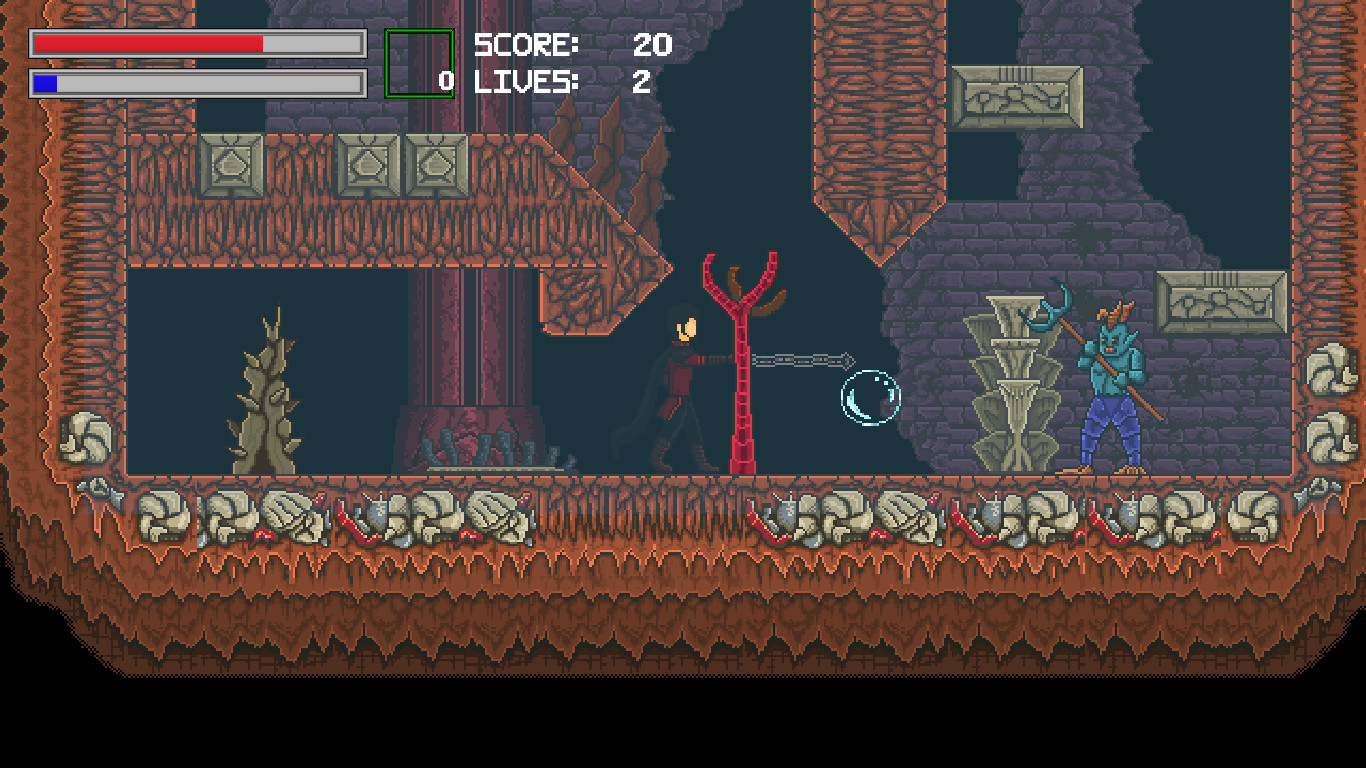Click the score value 20
Screen dimensions: 1366x768
[x=652, y=44]
